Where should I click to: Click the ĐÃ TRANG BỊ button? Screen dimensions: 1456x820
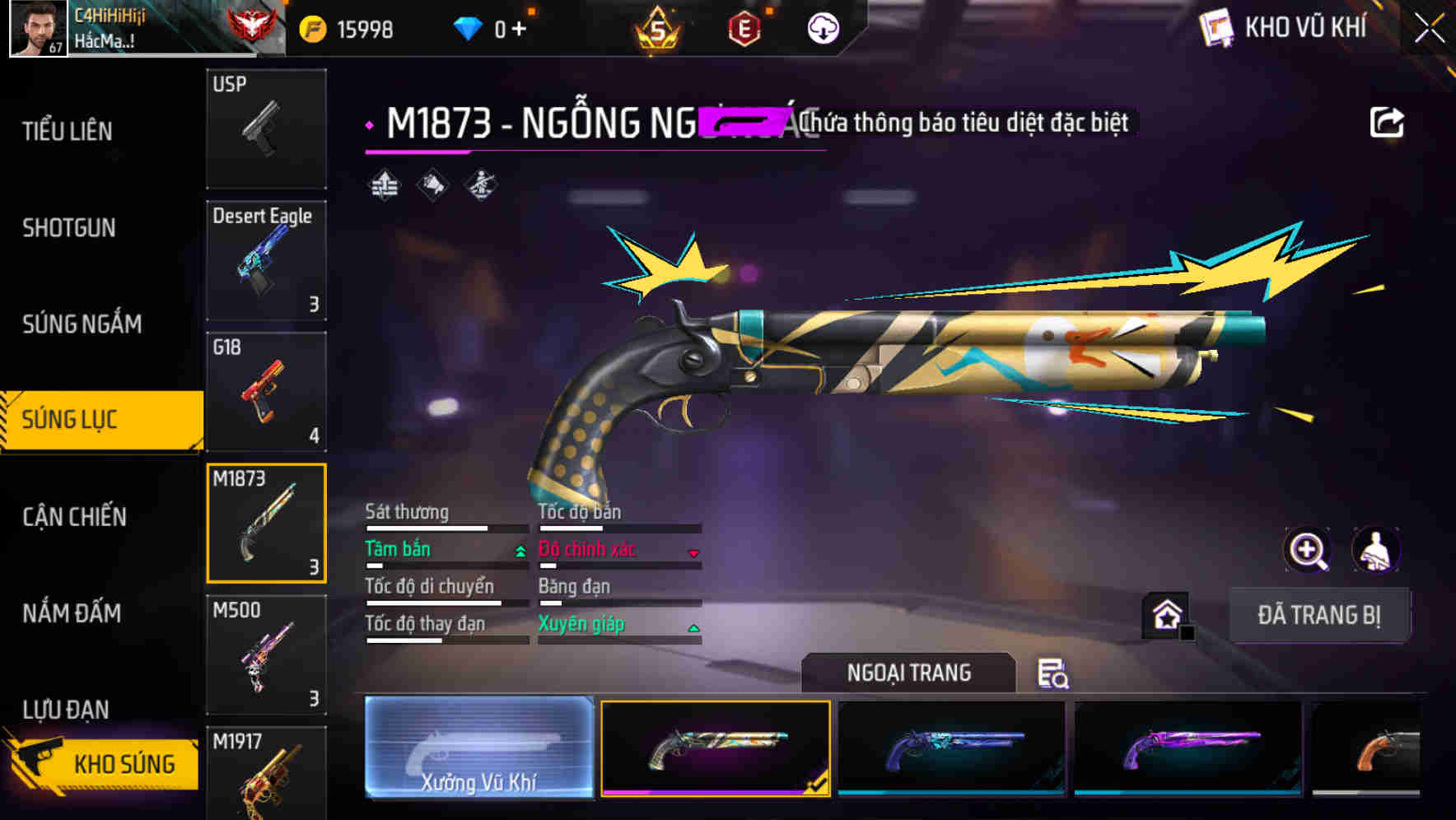coord(1320,614)
